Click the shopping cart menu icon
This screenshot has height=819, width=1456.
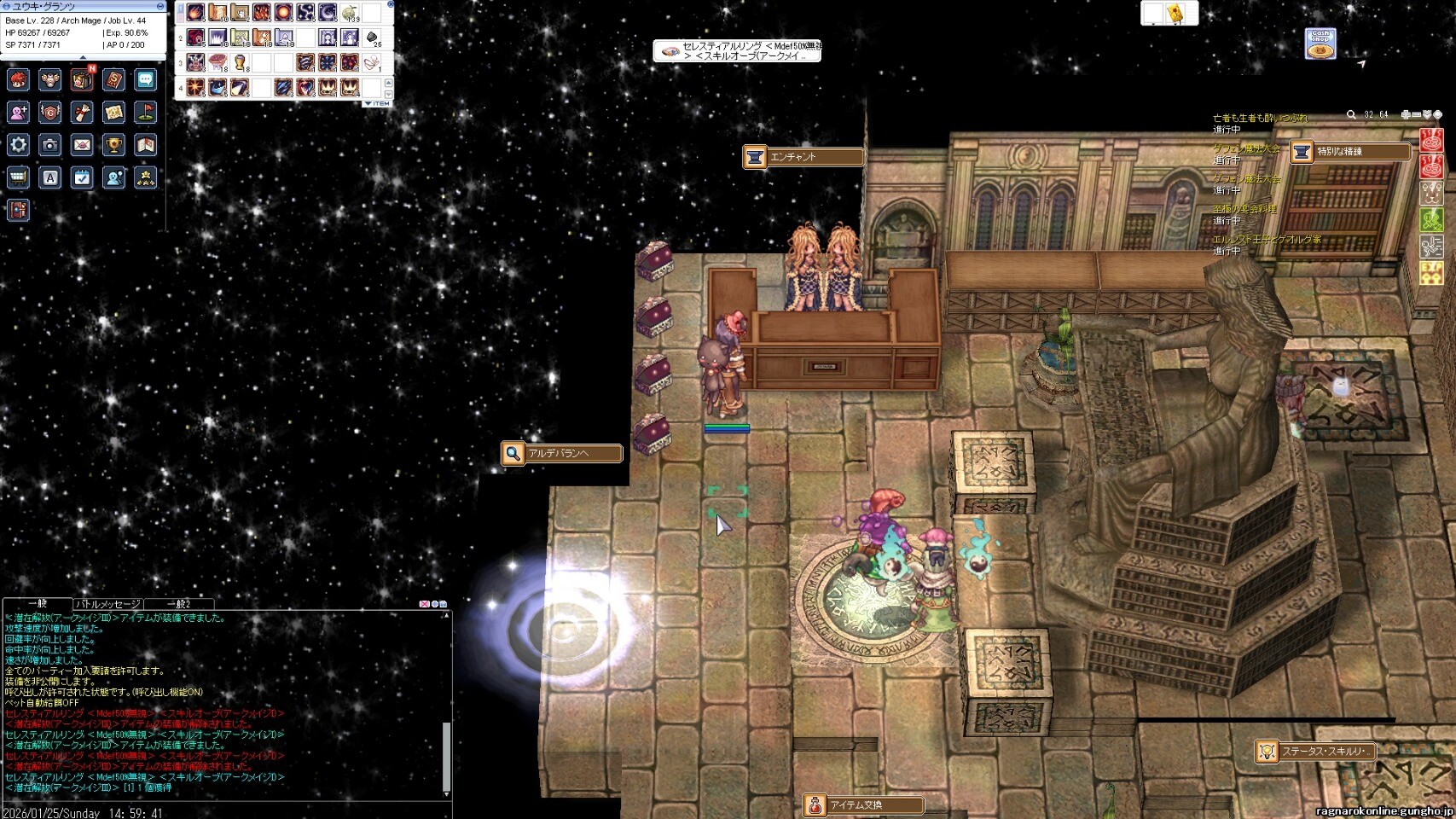click(x=18, y=177)
